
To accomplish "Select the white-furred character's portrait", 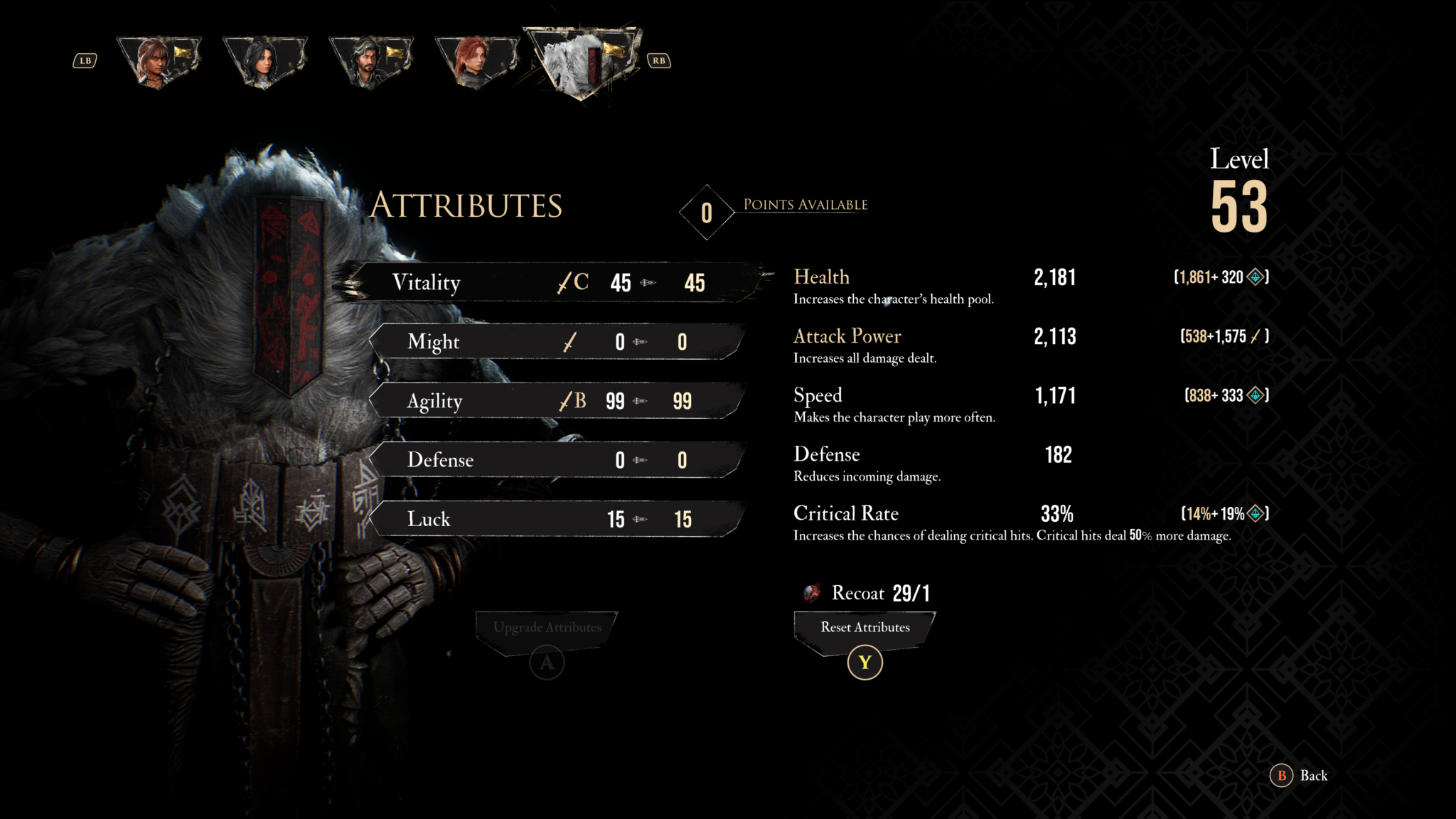I will click(582, 62).
